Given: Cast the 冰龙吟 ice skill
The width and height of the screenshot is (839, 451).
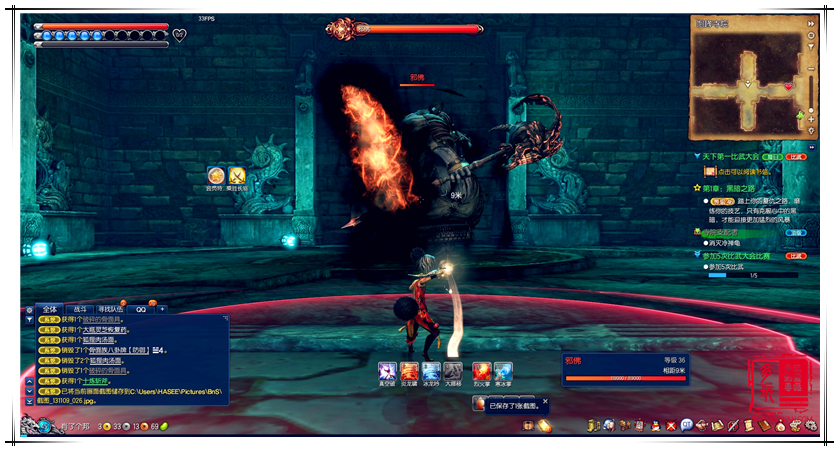Looking at the screenshot, I should (431, 370).
